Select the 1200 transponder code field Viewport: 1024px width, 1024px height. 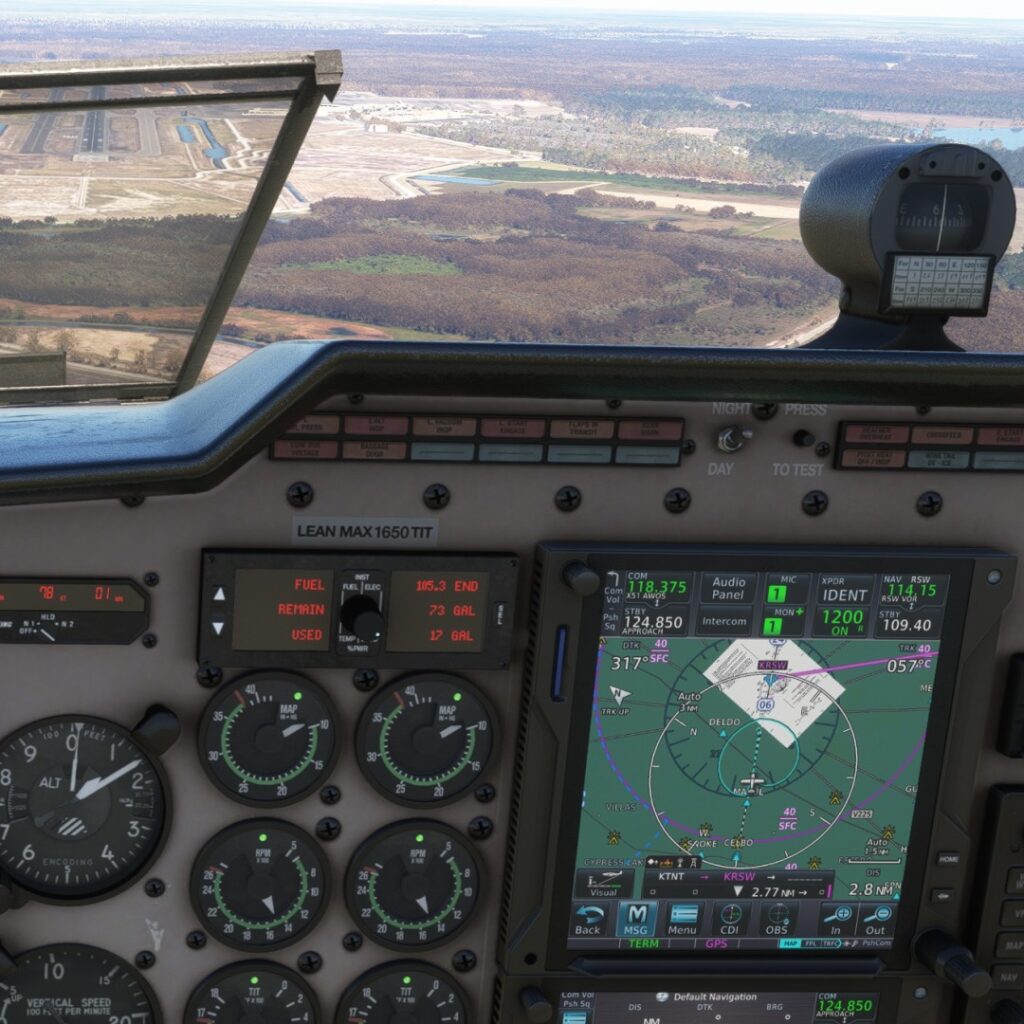845,621
